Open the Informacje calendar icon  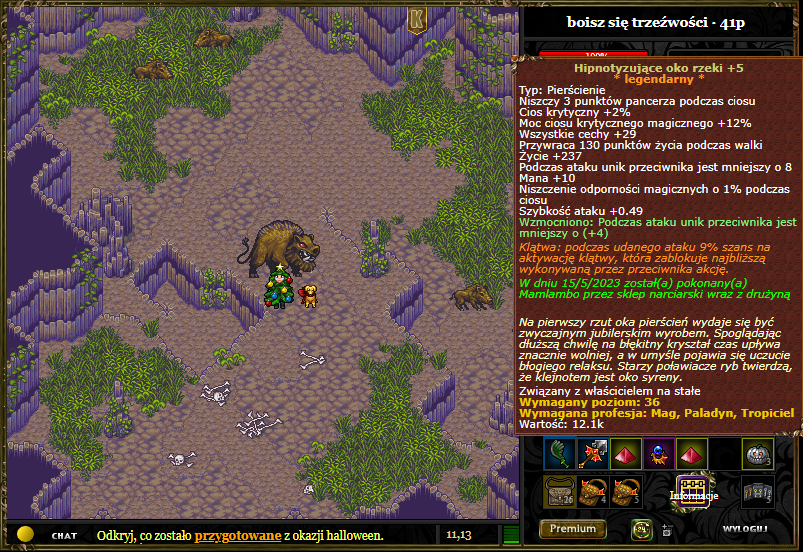(693, 488)
